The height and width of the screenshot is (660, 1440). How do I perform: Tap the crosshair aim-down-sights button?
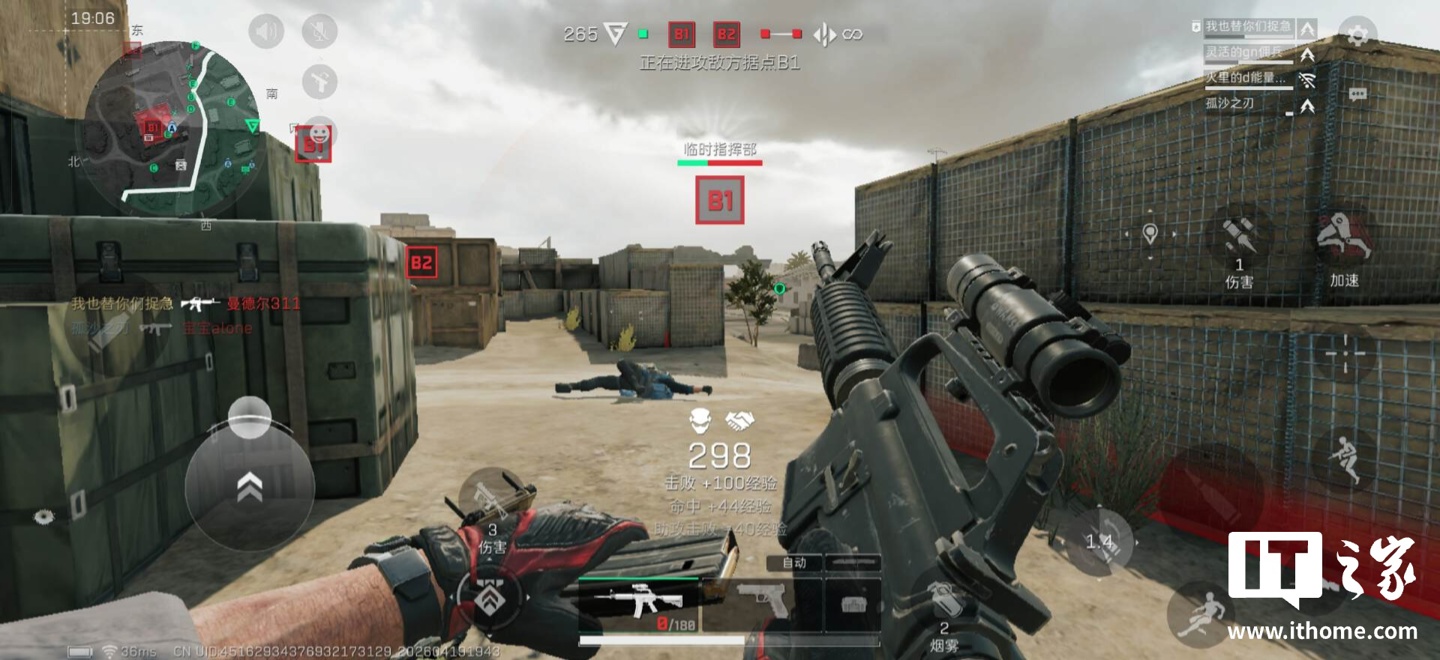click(x=1346, y=354)
